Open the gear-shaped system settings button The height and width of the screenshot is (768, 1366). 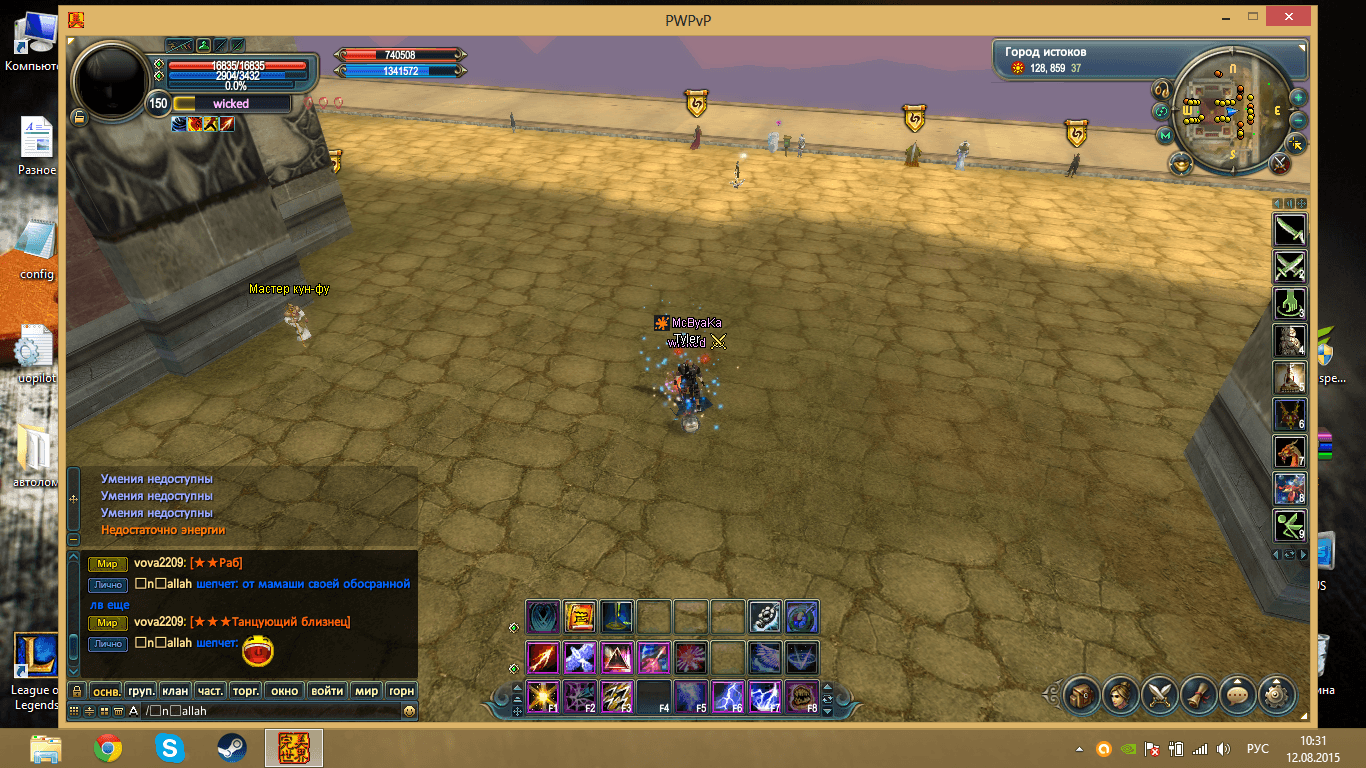click(x=1276, y=692)
